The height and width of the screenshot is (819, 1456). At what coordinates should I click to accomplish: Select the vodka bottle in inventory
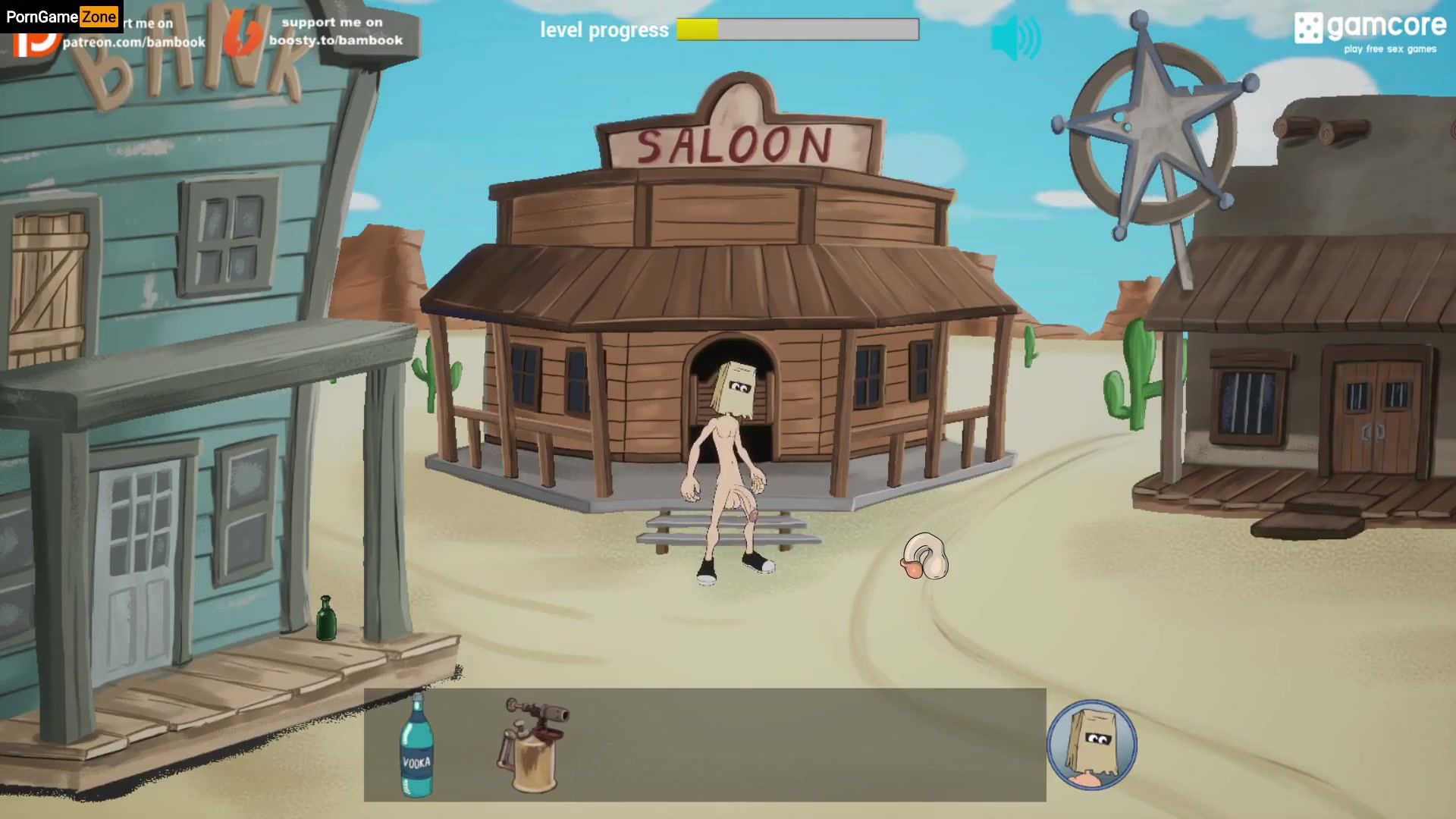416,745
